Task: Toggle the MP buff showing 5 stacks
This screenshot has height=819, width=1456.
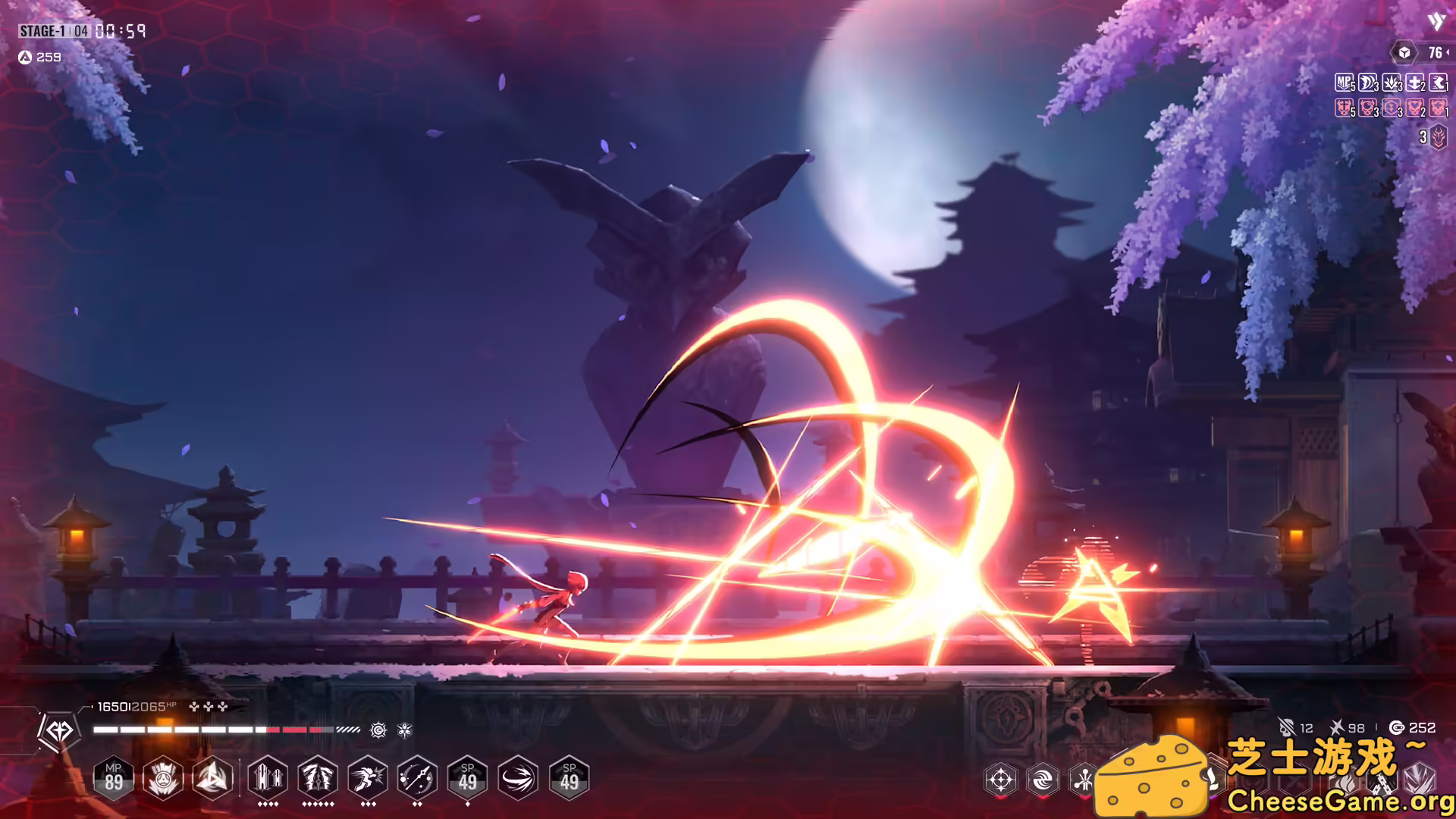Action: click(1343, 82)
